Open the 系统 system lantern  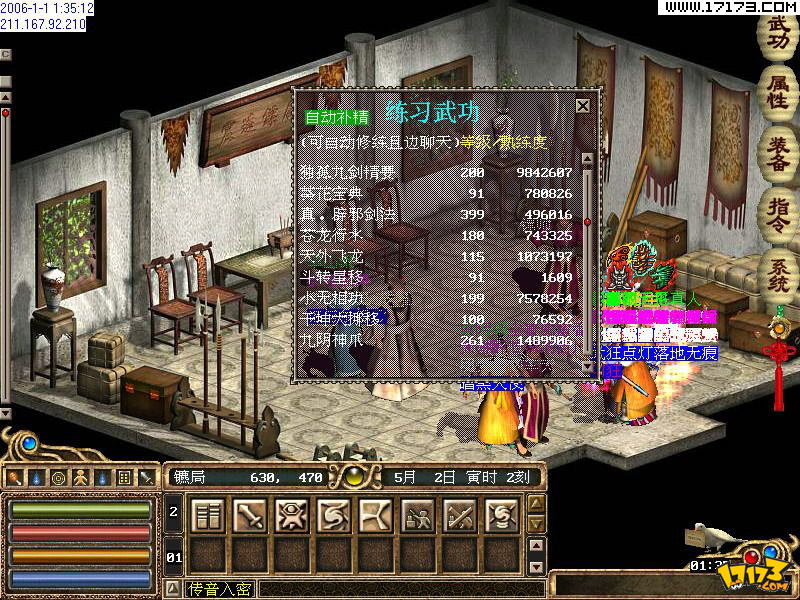(778, 271)
